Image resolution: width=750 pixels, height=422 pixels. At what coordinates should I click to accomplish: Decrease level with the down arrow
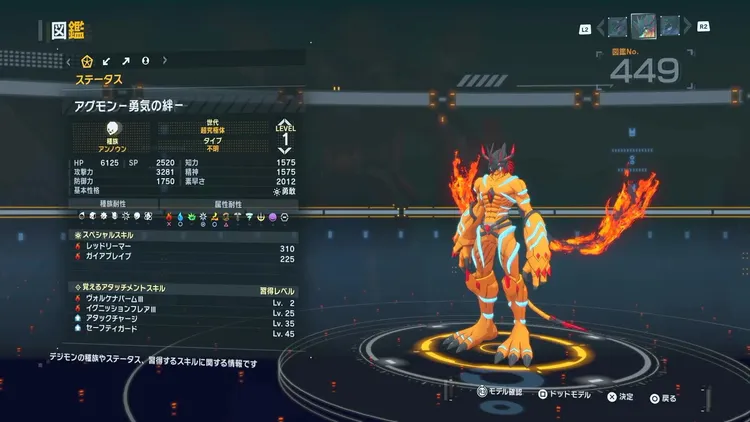coord(285,149)
